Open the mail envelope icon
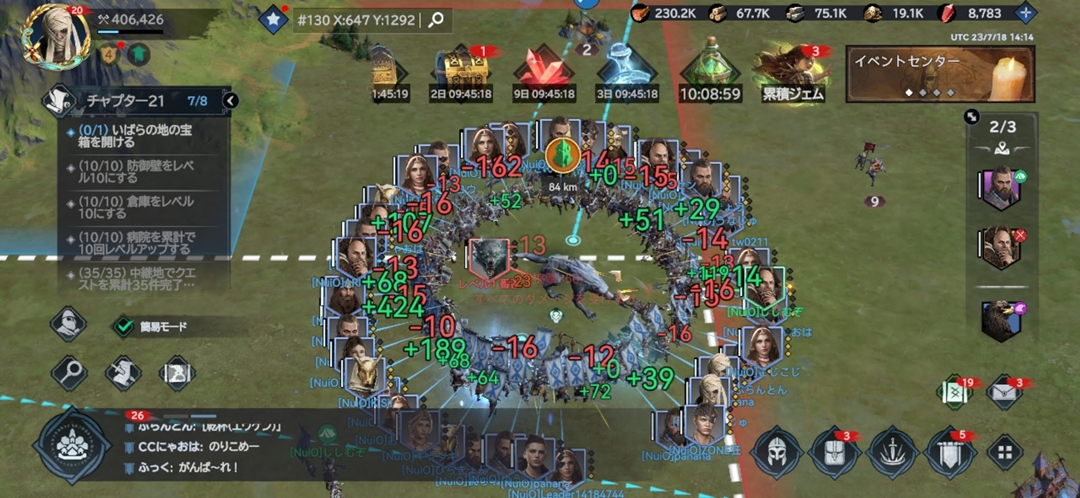 [x=1003, y=393]
